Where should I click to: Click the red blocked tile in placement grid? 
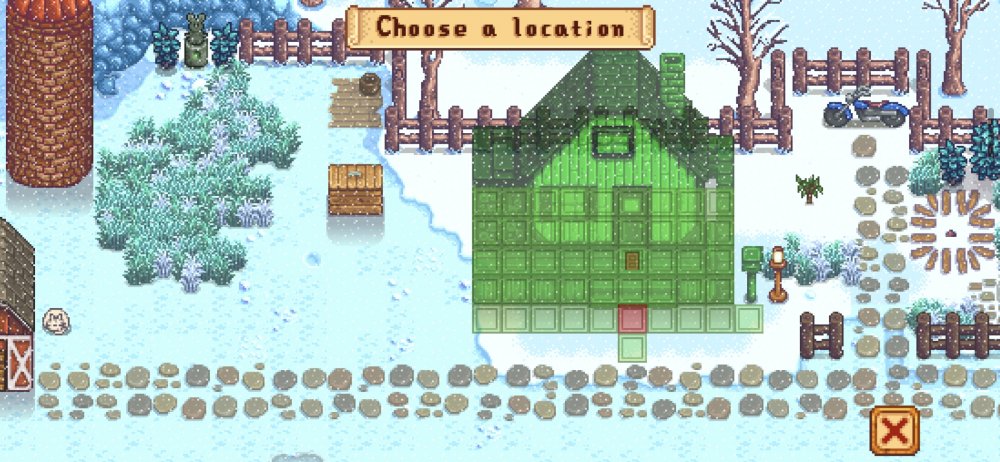(631, 319)
